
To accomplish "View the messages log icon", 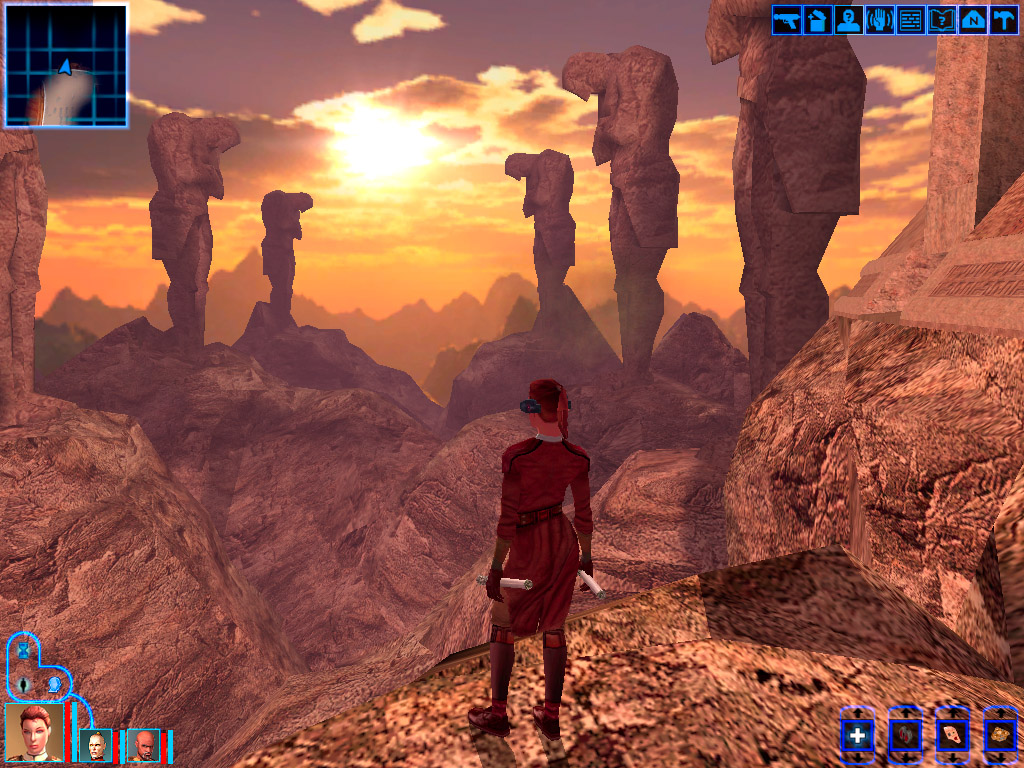I will pyautogui.click(x=910, y=20).
